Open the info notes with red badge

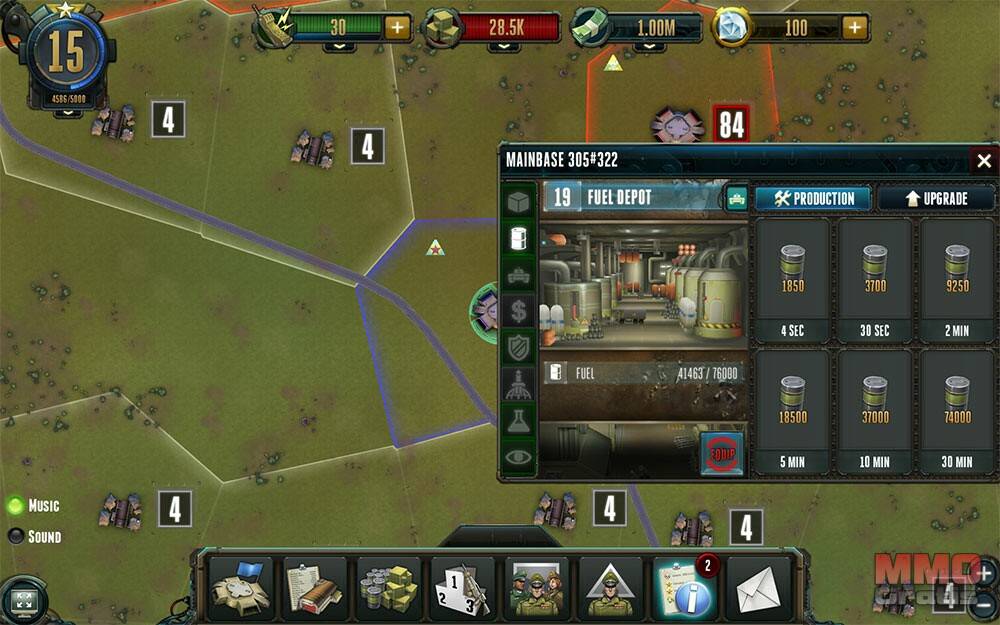685,589
